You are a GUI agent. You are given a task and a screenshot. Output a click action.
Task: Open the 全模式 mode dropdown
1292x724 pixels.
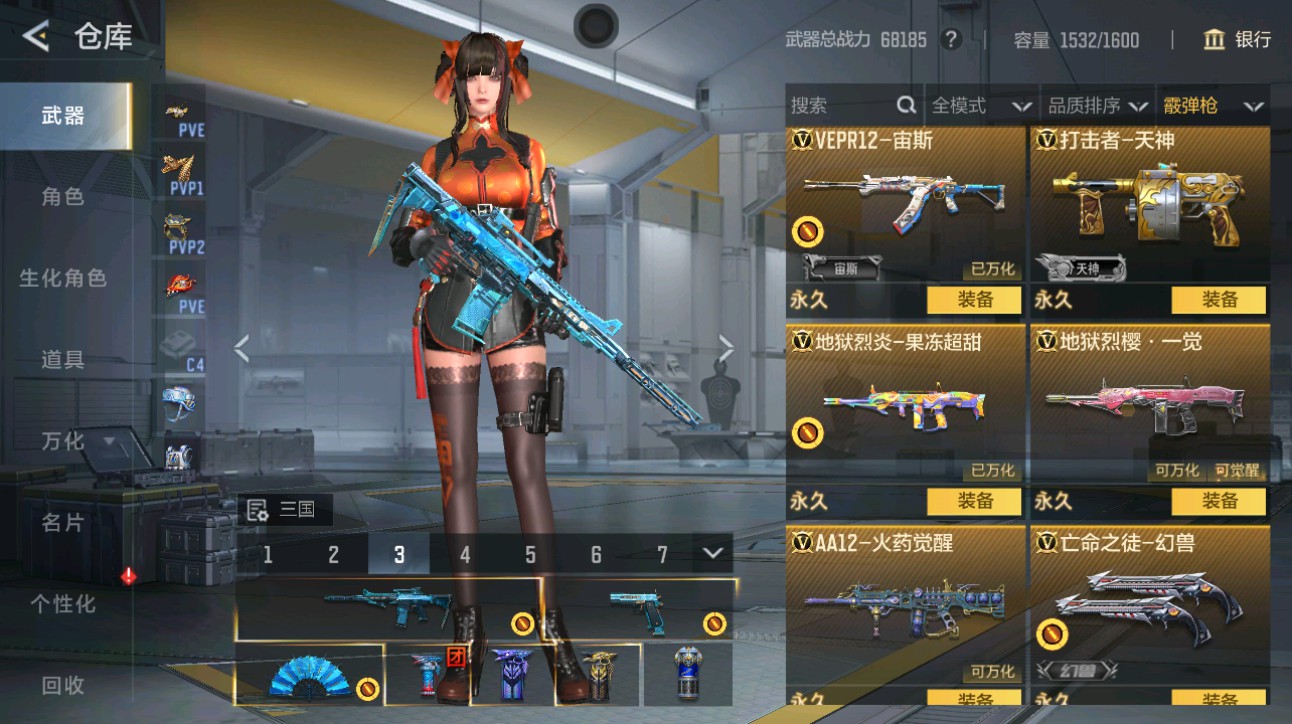981,105
